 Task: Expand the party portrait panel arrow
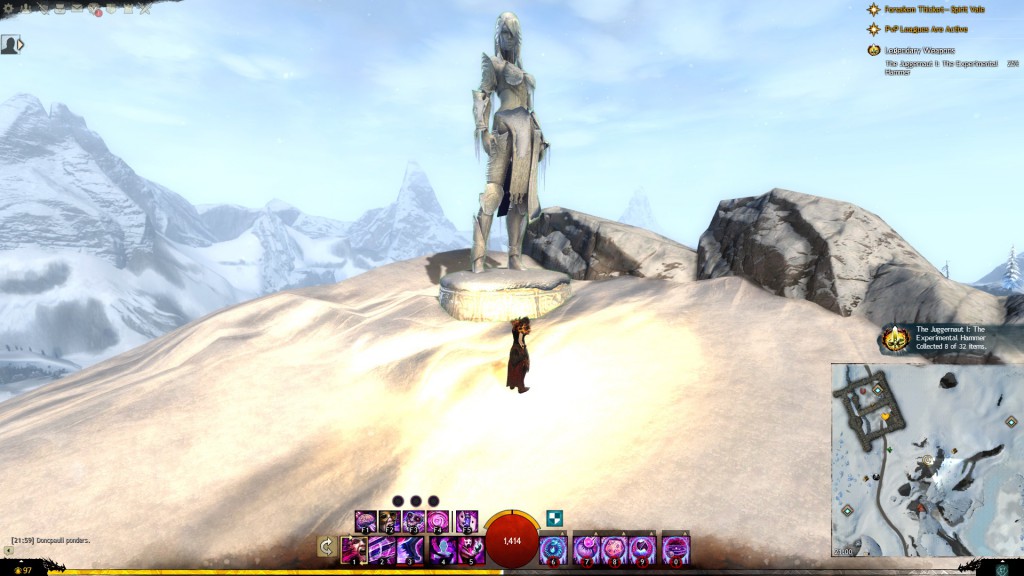(21, 45)
